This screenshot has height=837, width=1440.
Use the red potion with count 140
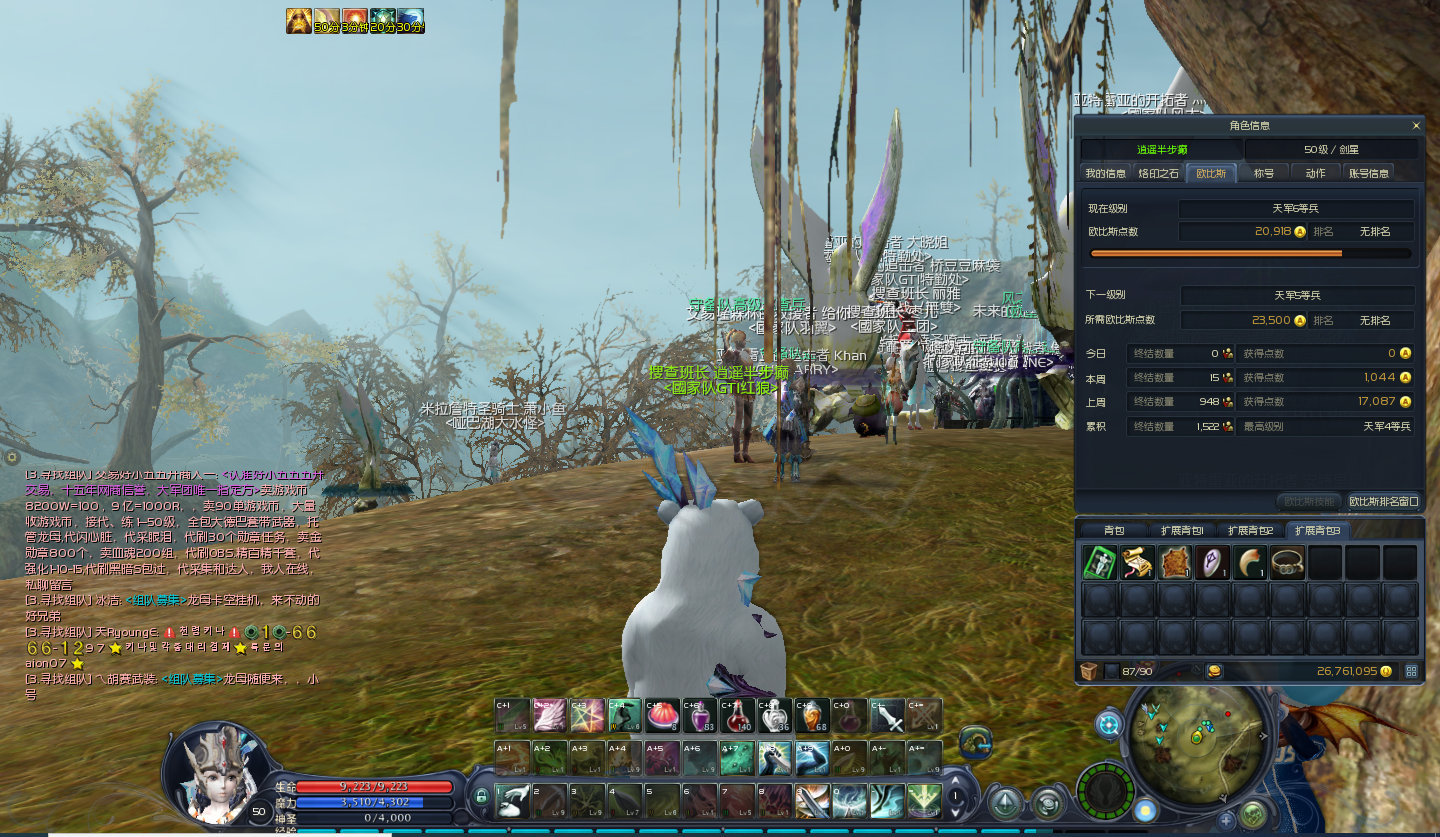click(736, 716)
